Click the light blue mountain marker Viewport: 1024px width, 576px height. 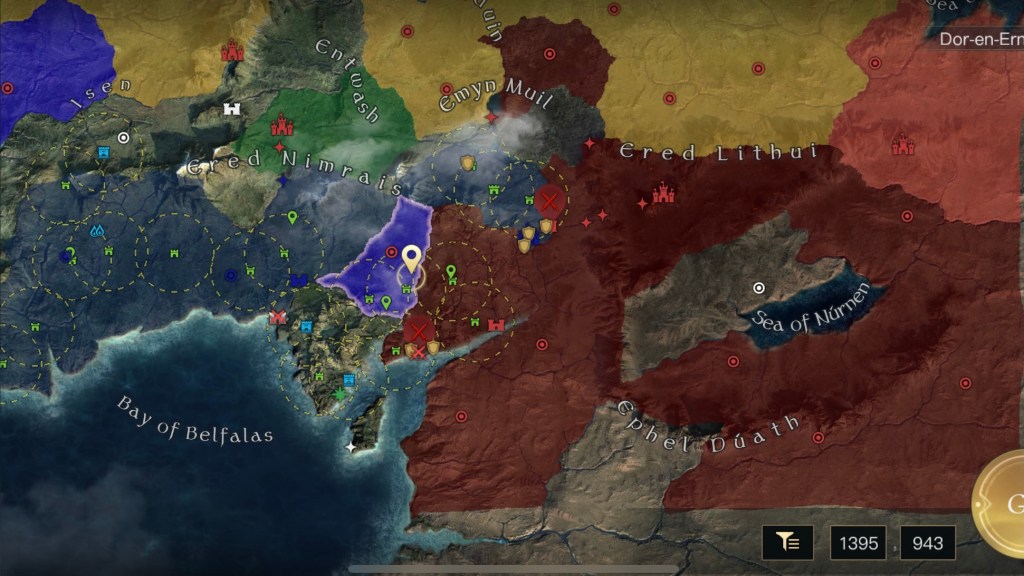pyautogui.click(x=98, y=231)
